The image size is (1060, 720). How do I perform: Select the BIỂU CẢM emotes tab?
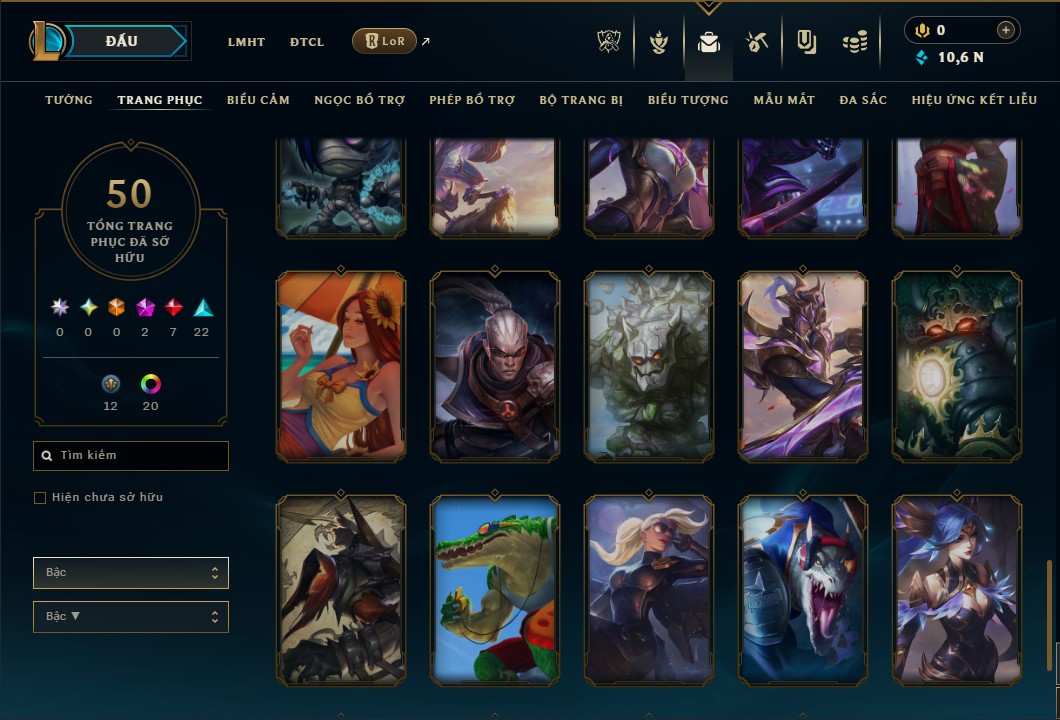point(258,100)
